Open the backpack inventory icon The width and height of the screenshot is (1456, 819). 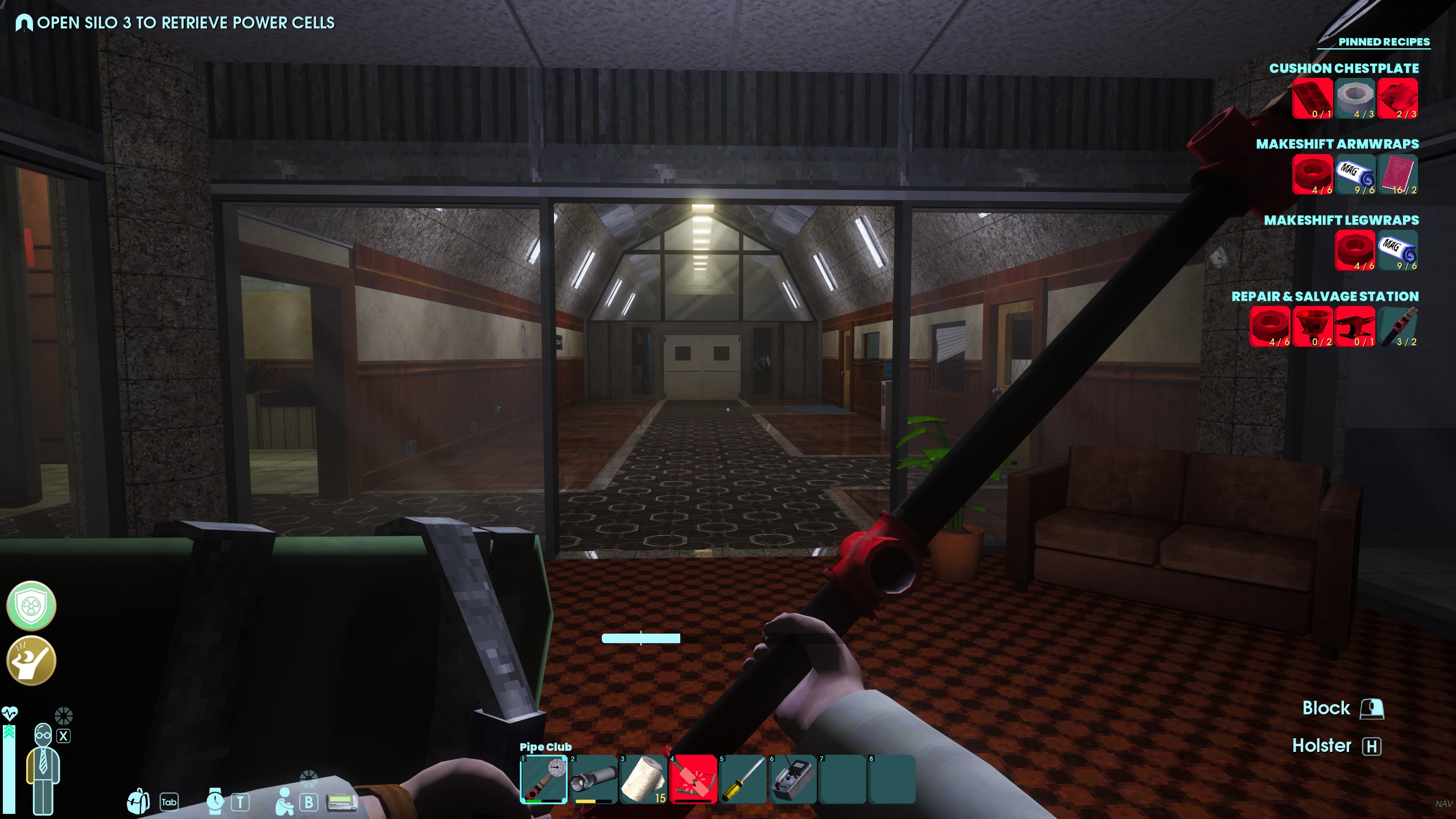click(138, 801)
